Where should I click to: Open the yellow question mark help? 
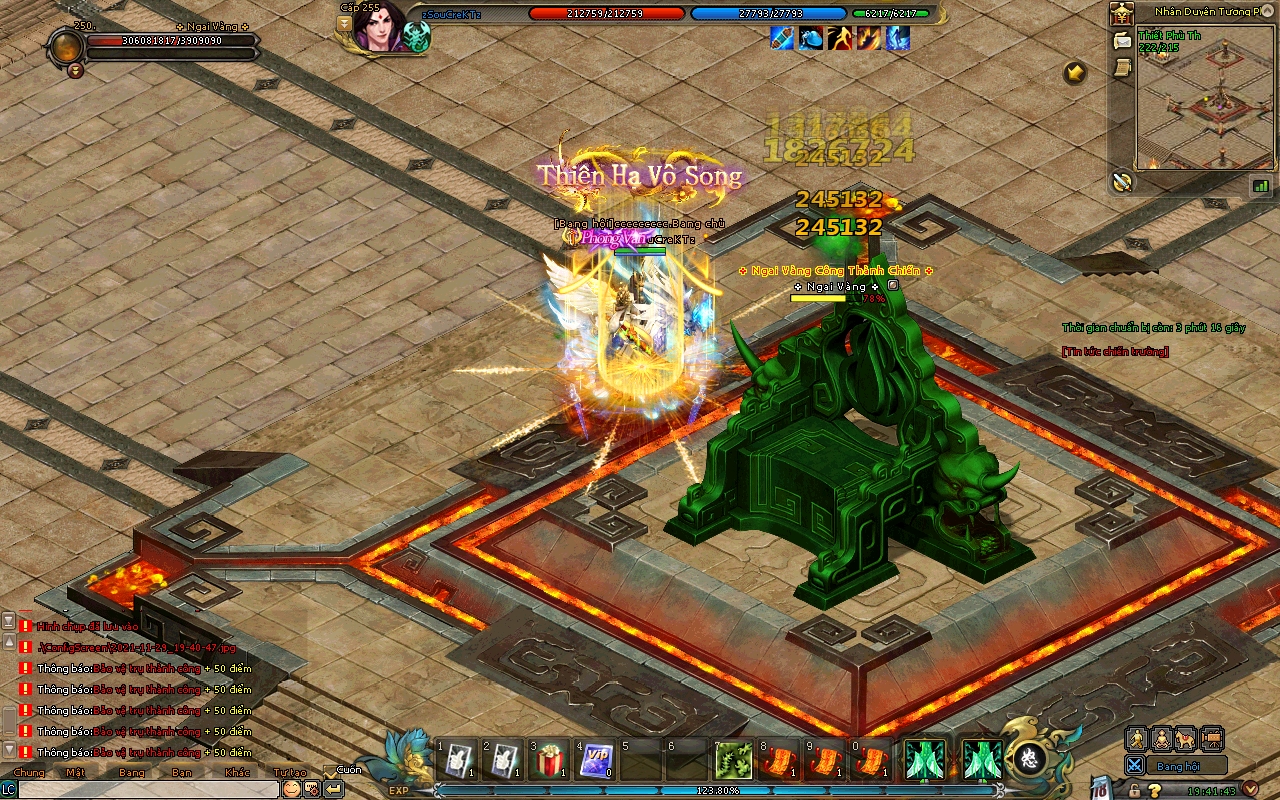point(1155,790)
